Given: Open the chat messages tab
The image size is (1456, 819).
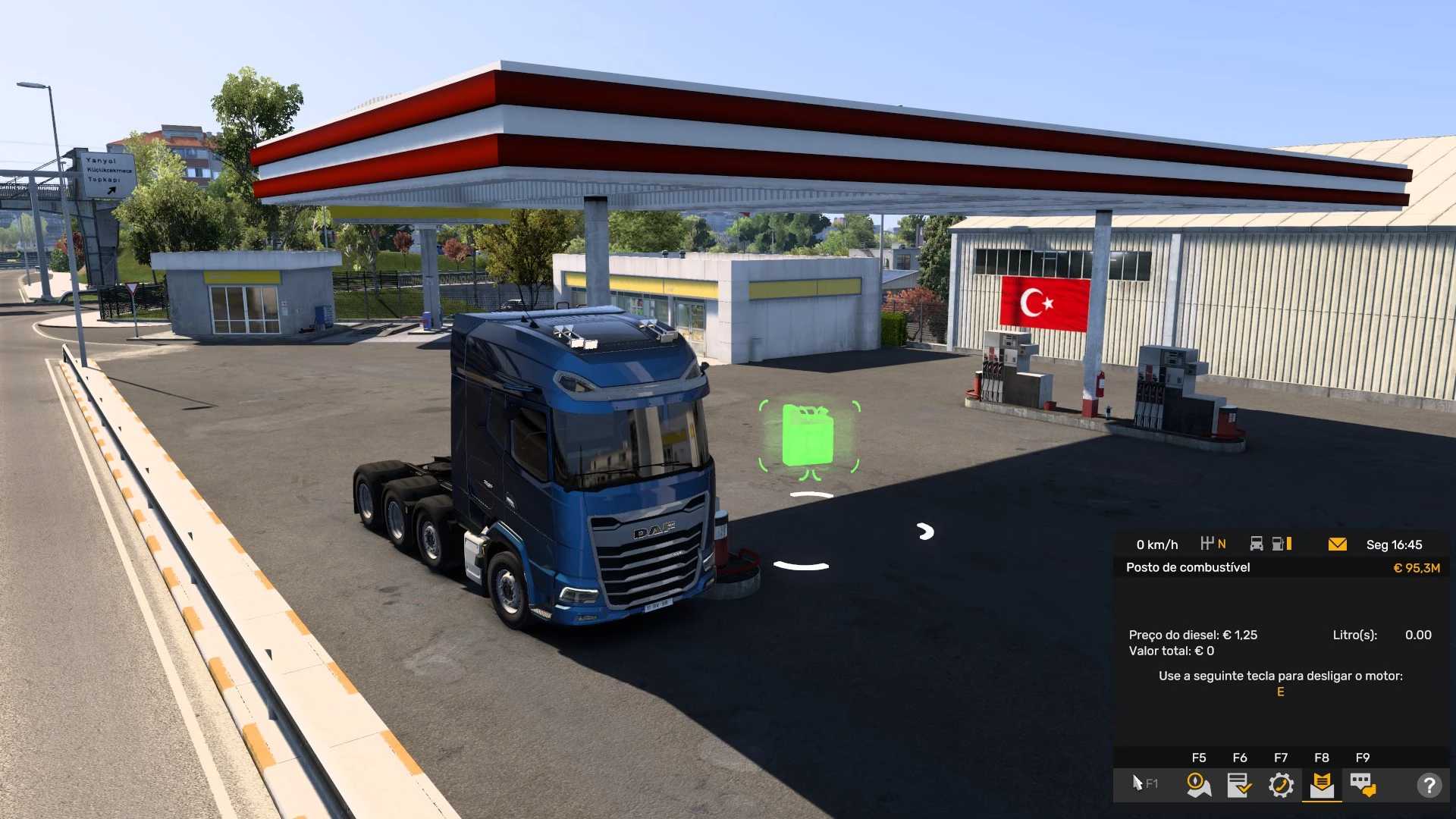Looking at the screenshot, I should pos(1363,785).
